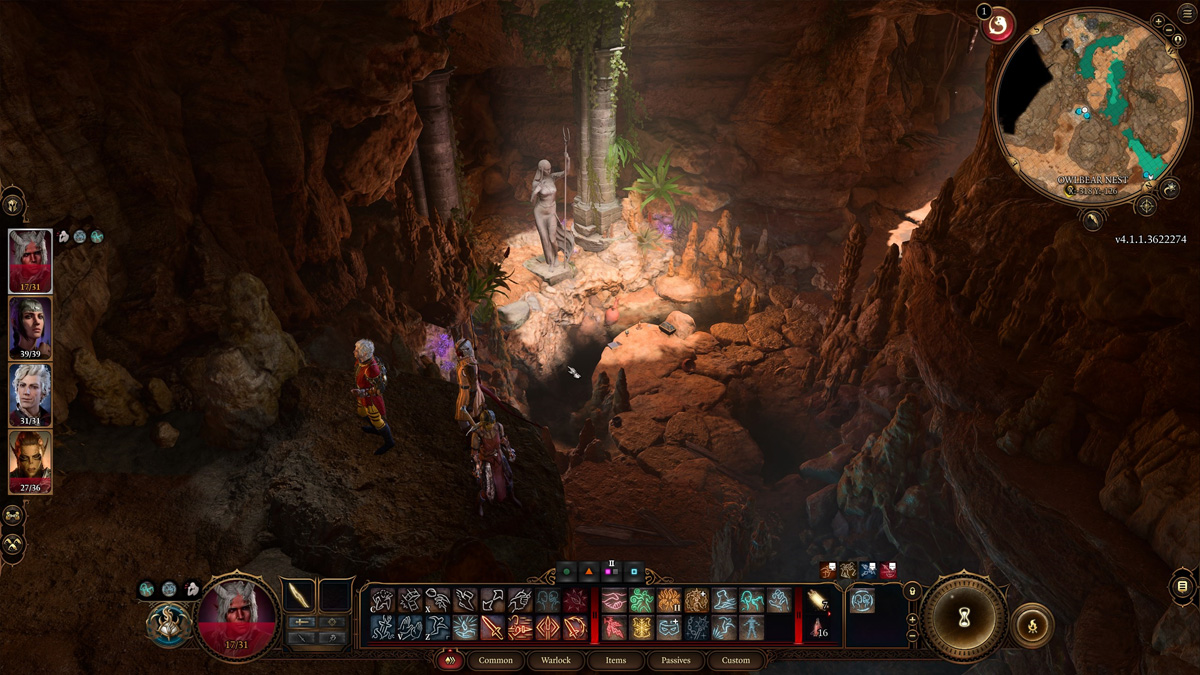Zoom in the minimap with the plus button
1200x675 pixels.
[x=1158, y=21]
